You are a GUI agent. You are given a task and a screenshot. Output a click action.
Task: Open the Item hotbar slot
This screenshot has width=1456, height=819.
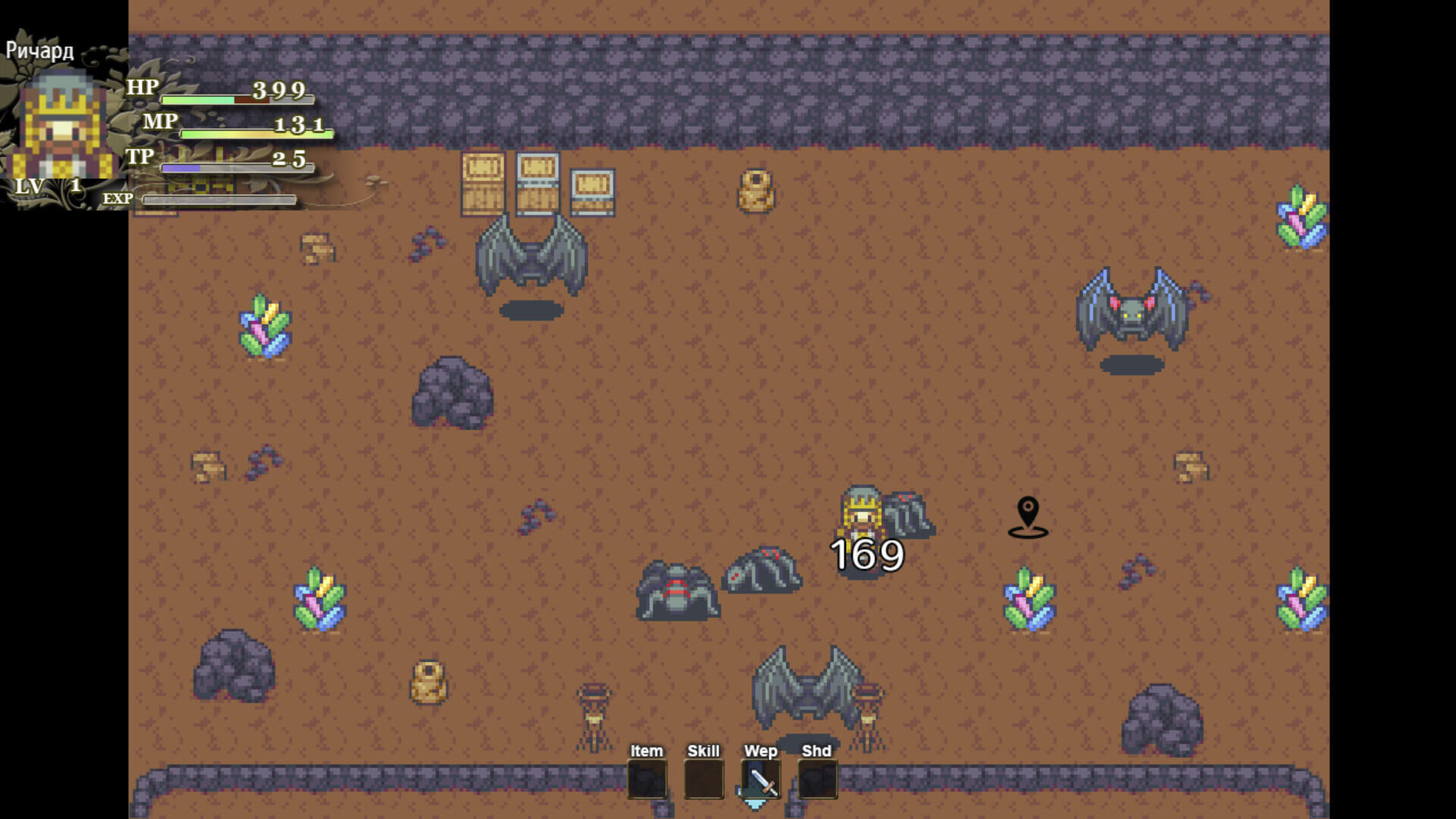pyautogui.click(x=647, y=779)
